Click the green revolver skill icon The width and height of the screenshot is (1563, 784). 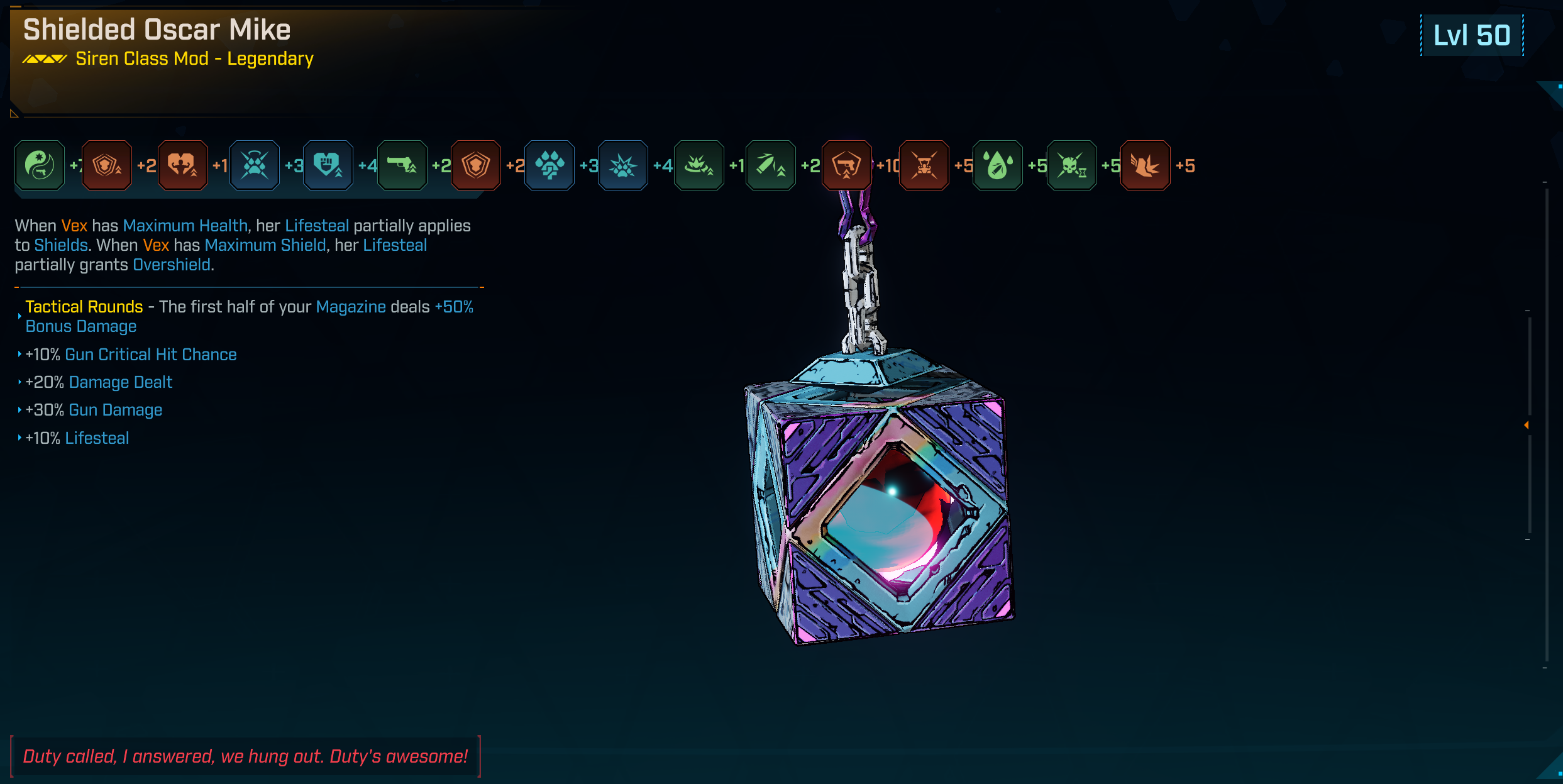click(x=402, y=165)
